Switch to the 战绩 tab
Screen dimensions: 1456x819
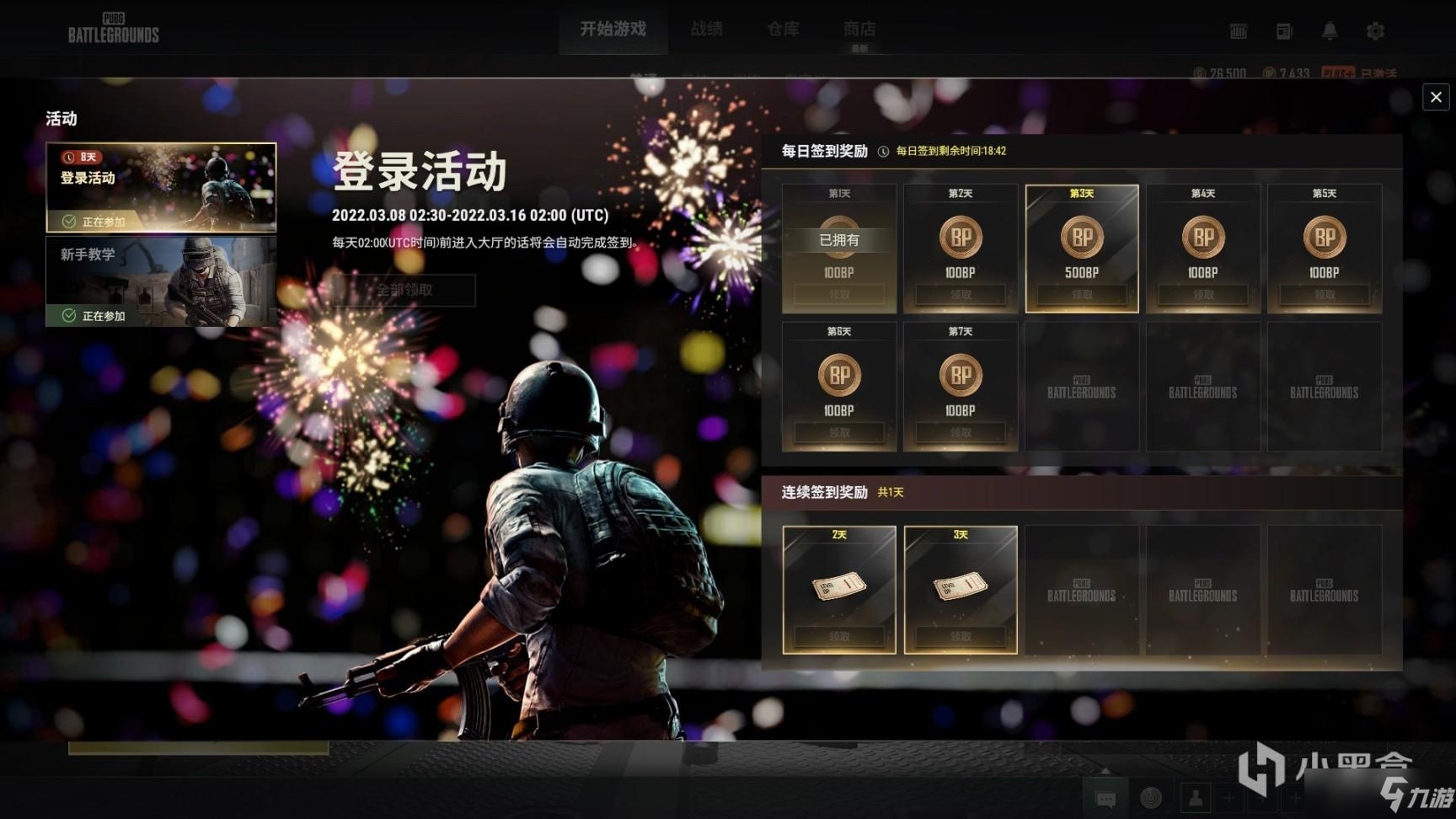click(x=706, y=28)
